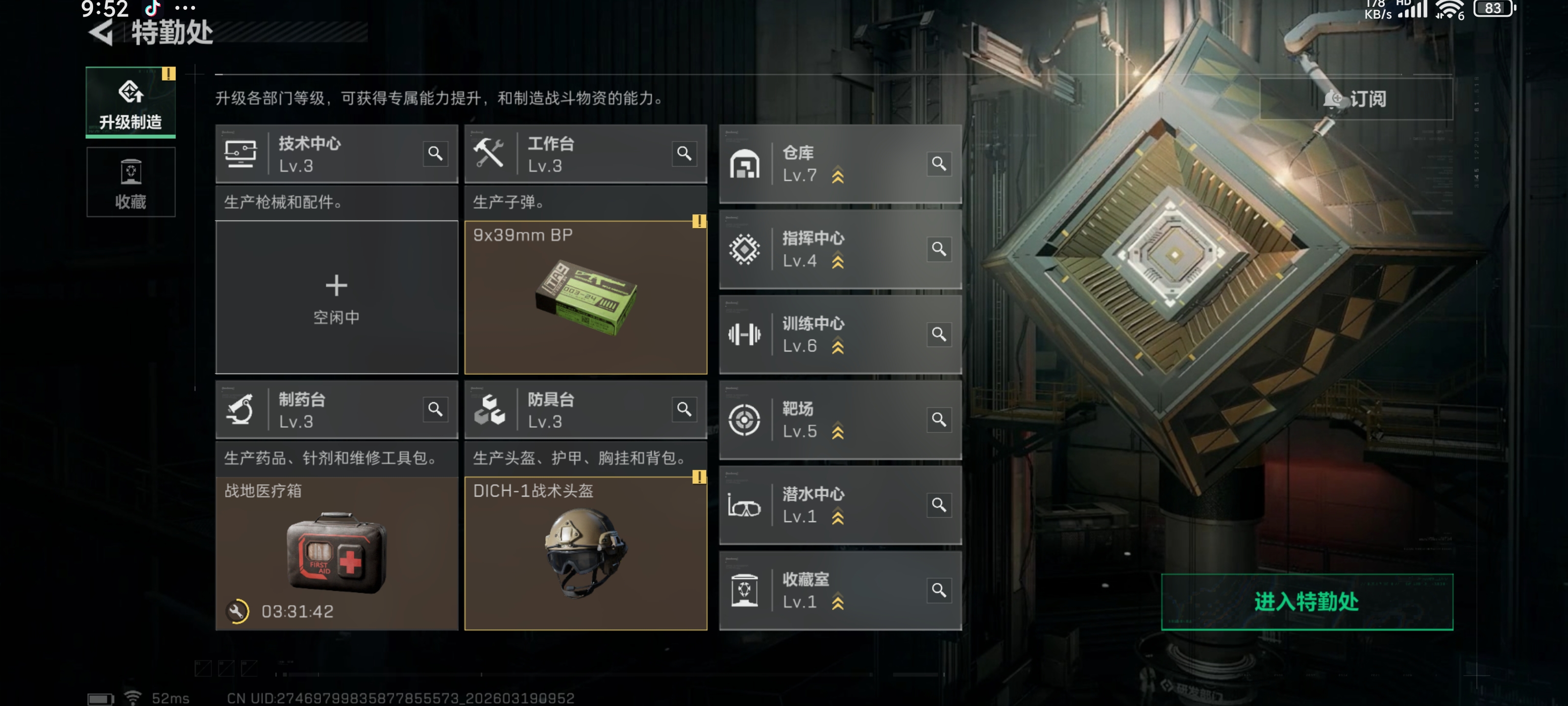The width and height of the screenshot is (1568, 706).
Task: Add a production in the idle 空闲中 slot
Action: (336, 297)
